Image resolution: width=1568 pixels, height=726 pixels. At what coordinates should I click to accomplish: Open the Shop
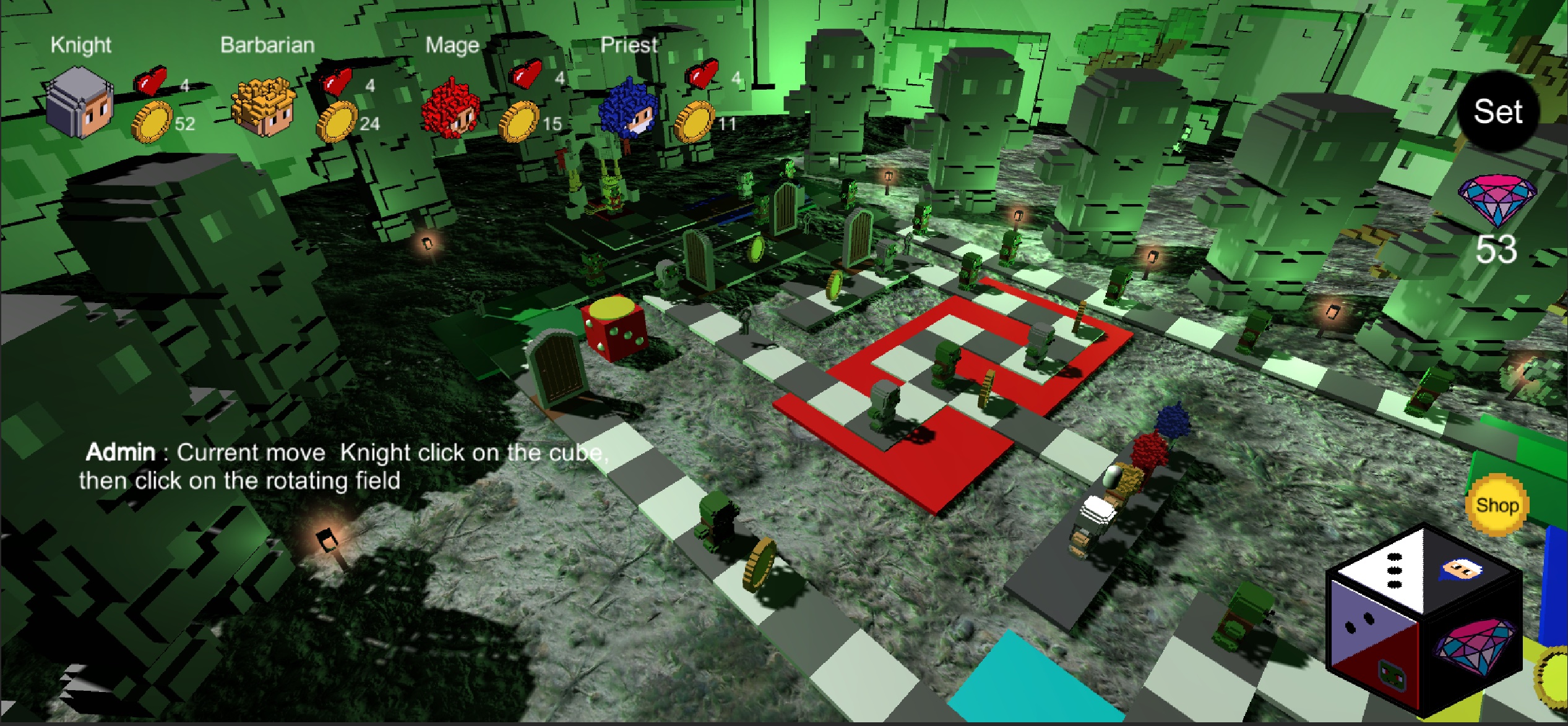tap(1497, 505)
